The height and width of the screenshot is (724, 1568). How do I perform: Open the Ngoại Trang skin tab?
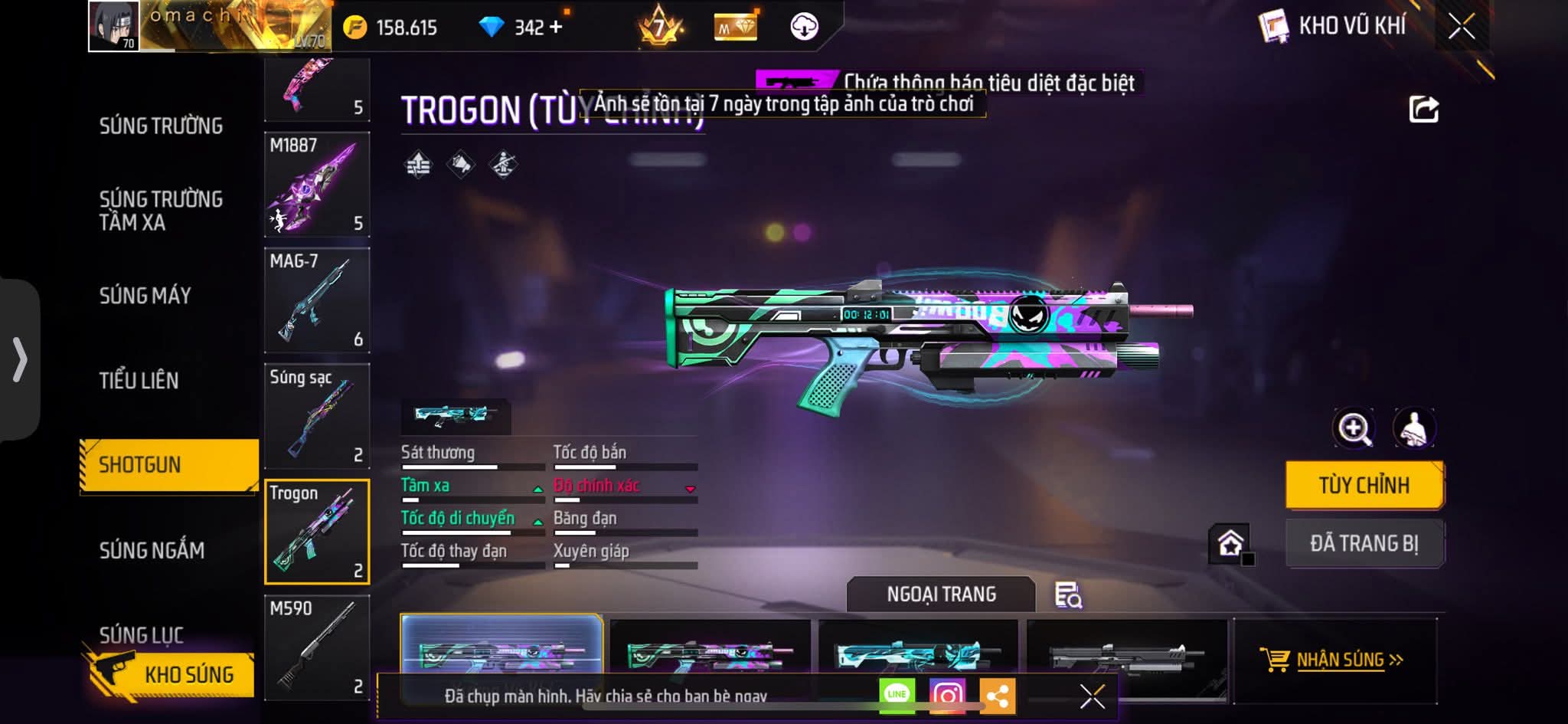click(x=941, y=595)
